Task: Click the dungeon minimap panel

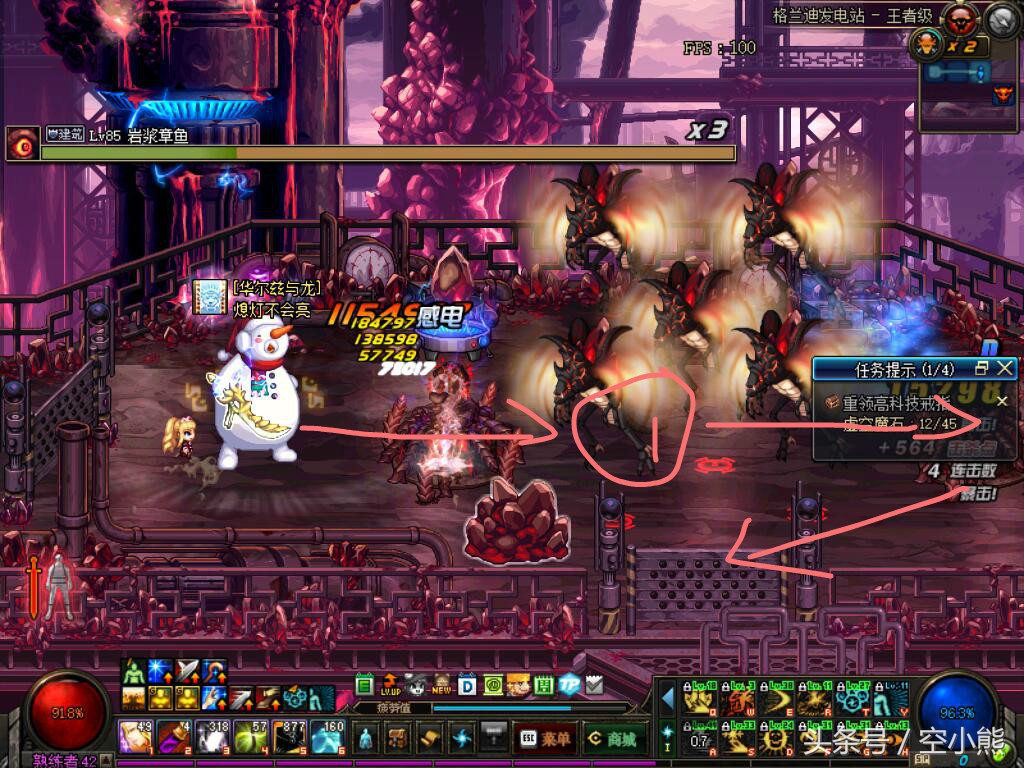Action: pyautogui.click(x=967, y=82)
